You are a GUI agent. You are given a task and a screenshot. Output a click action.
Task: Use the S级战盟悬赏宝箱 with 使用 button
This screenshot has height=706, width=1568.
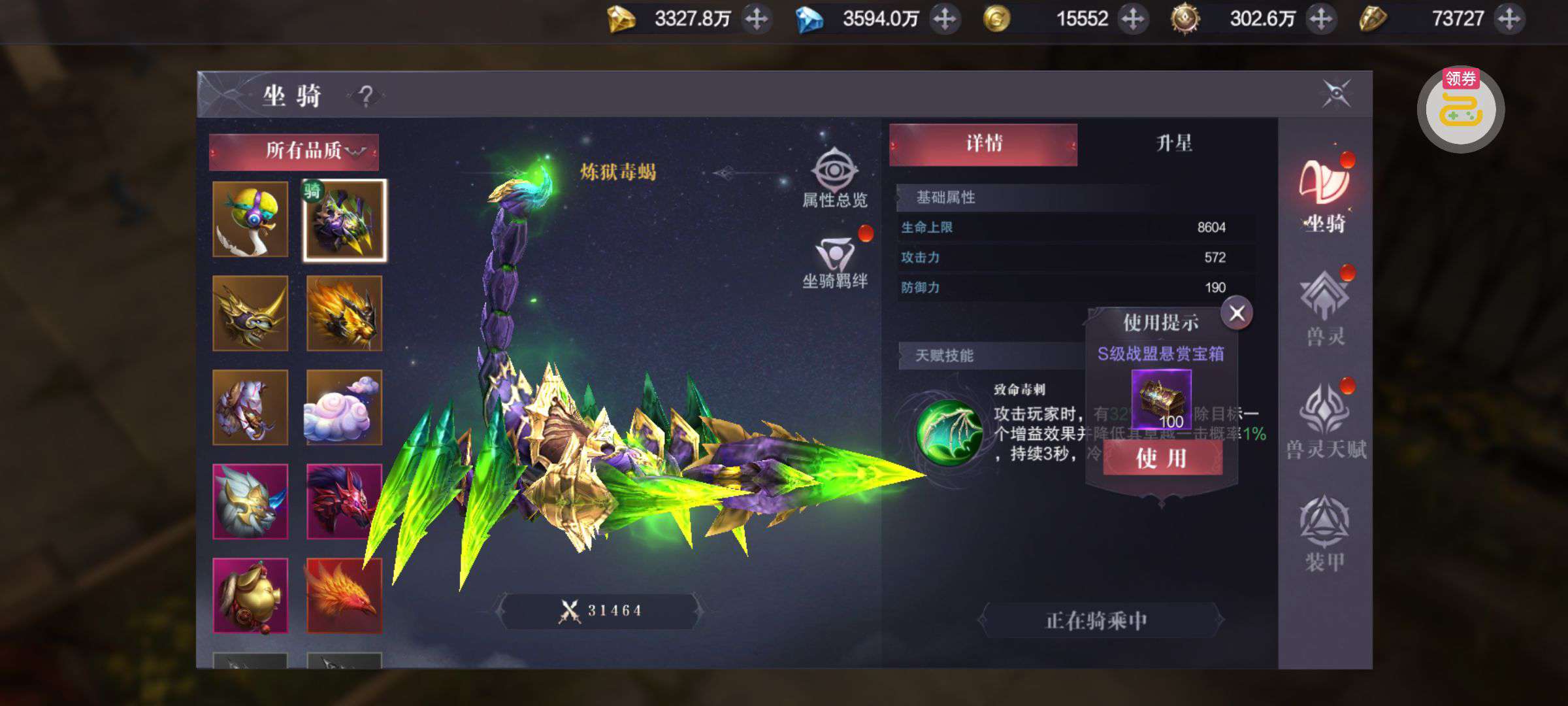(1162, 458)
